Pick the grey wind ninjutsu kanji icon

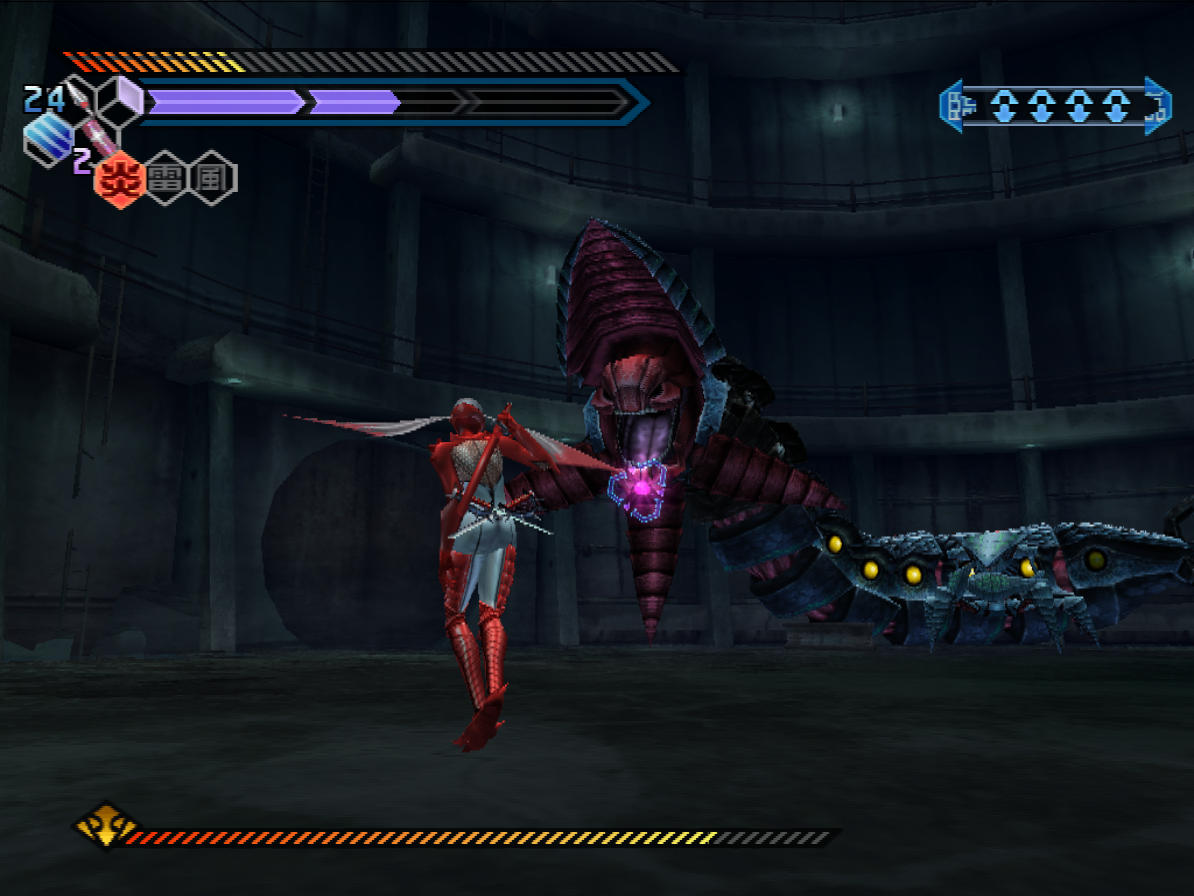point(212,179)
